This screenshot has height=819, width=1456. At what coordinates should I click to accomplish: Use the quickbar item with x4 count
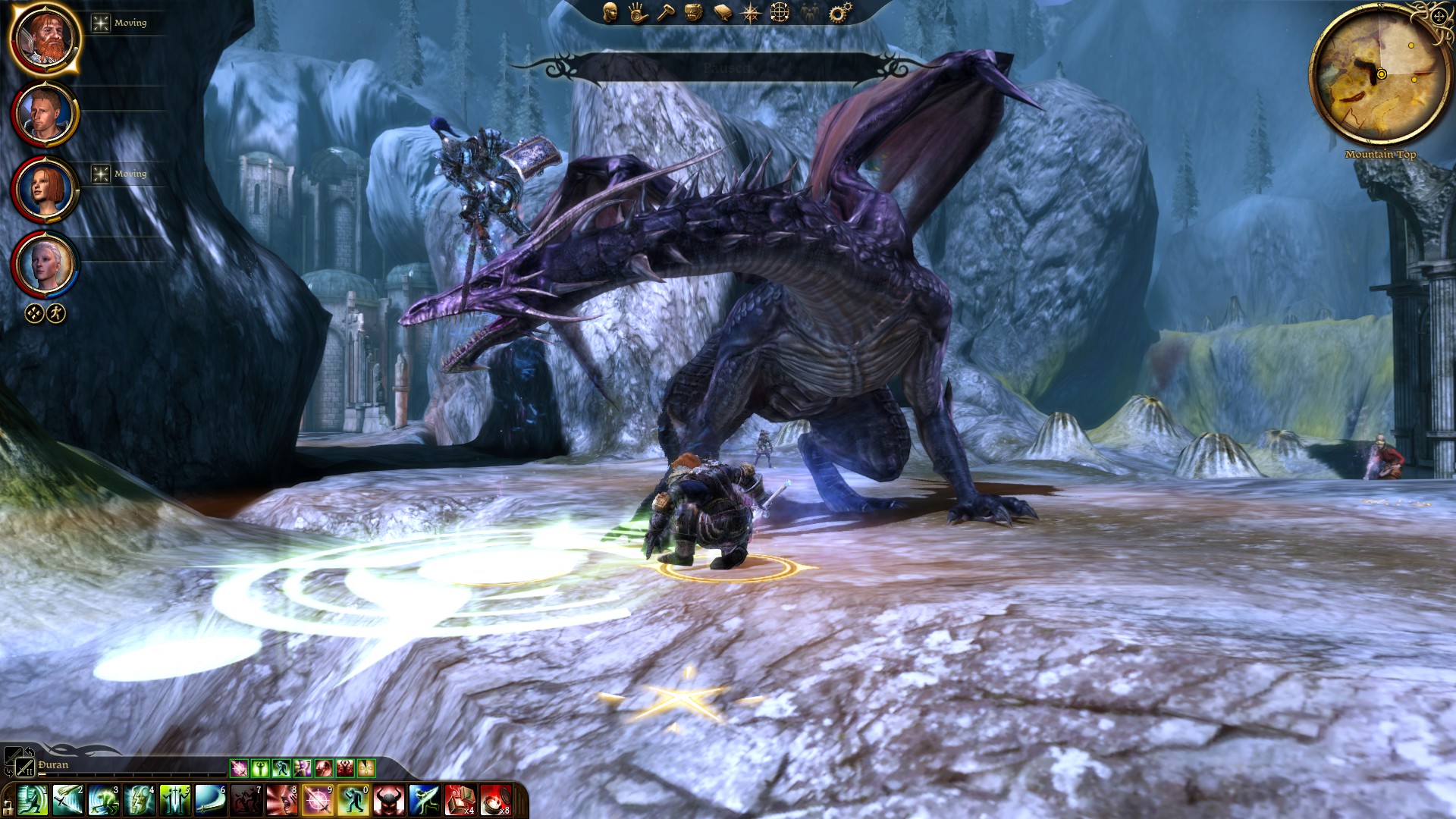(460, 801)
